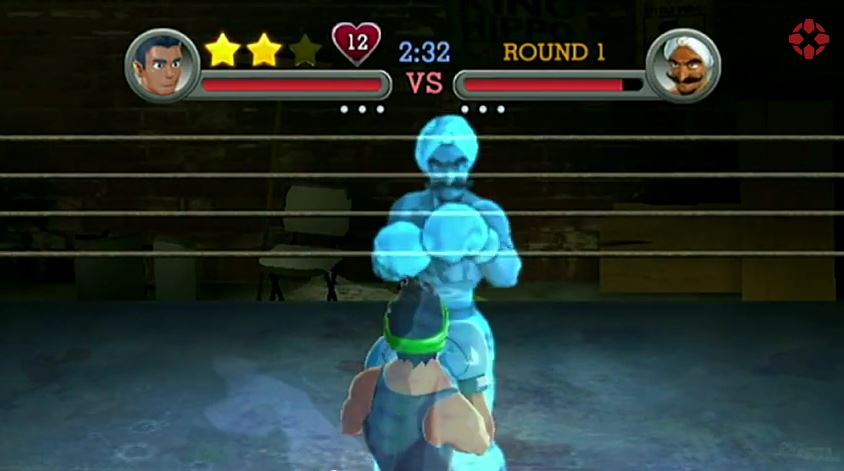Select Great Tiger's turbaned portrait icon
The height and width of the screenshot is (471, 844).
(x=683, y=65)
